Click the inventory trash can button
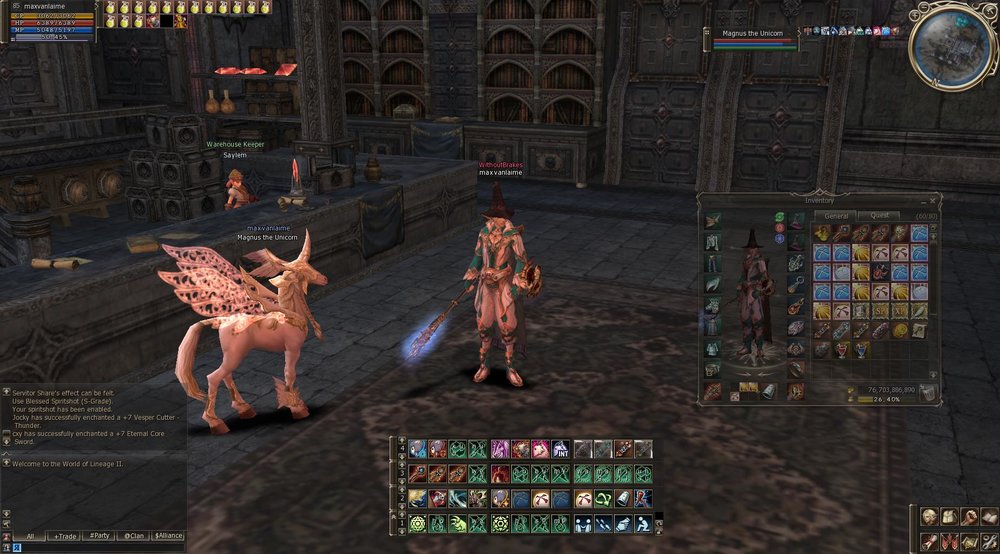The image size is (1000, 554). click(x=928, y=392)
